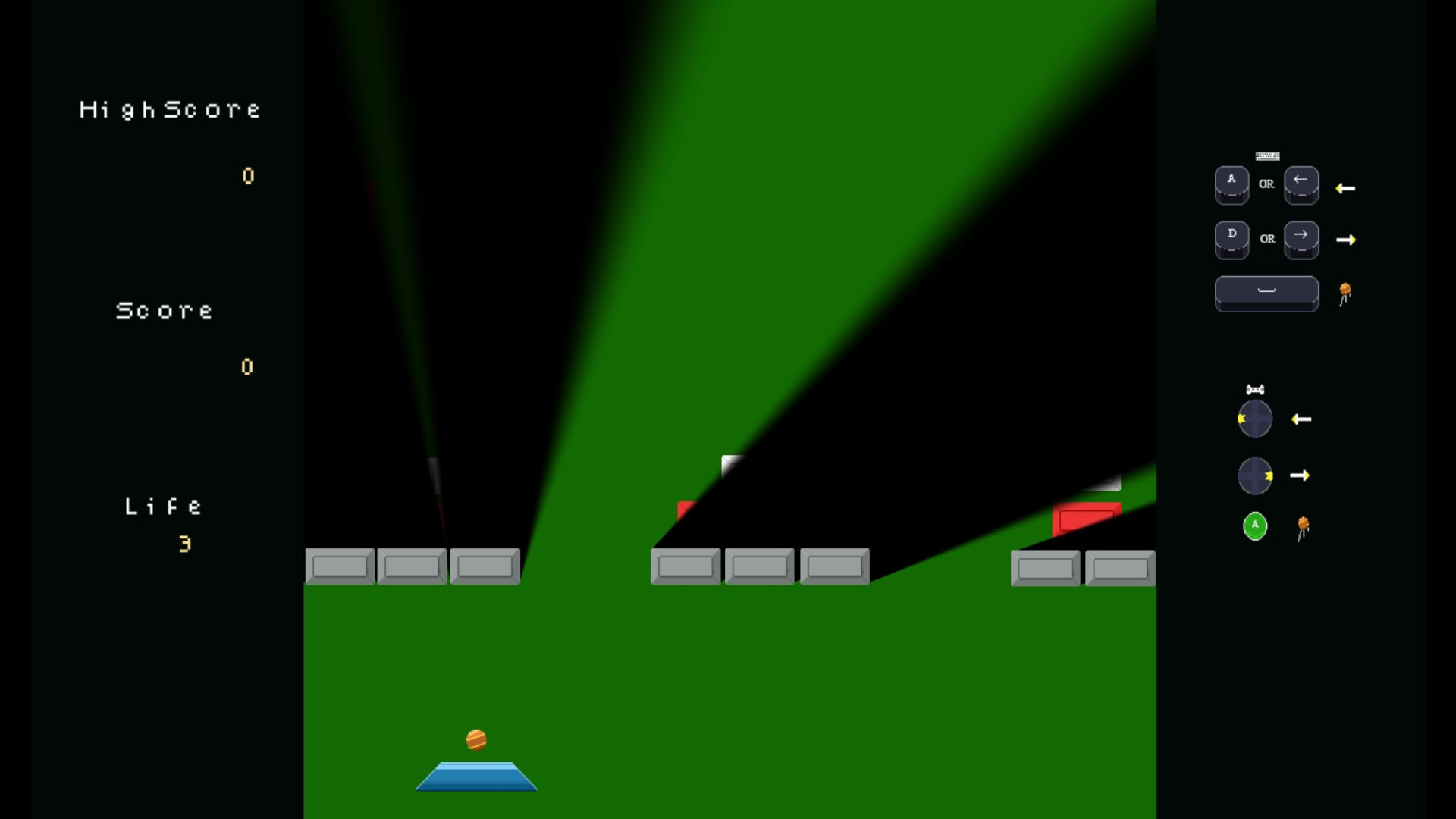
Task: Select the right-arrow key icon in the legend
Action: pyautogui.click(x=1301, y=237)
